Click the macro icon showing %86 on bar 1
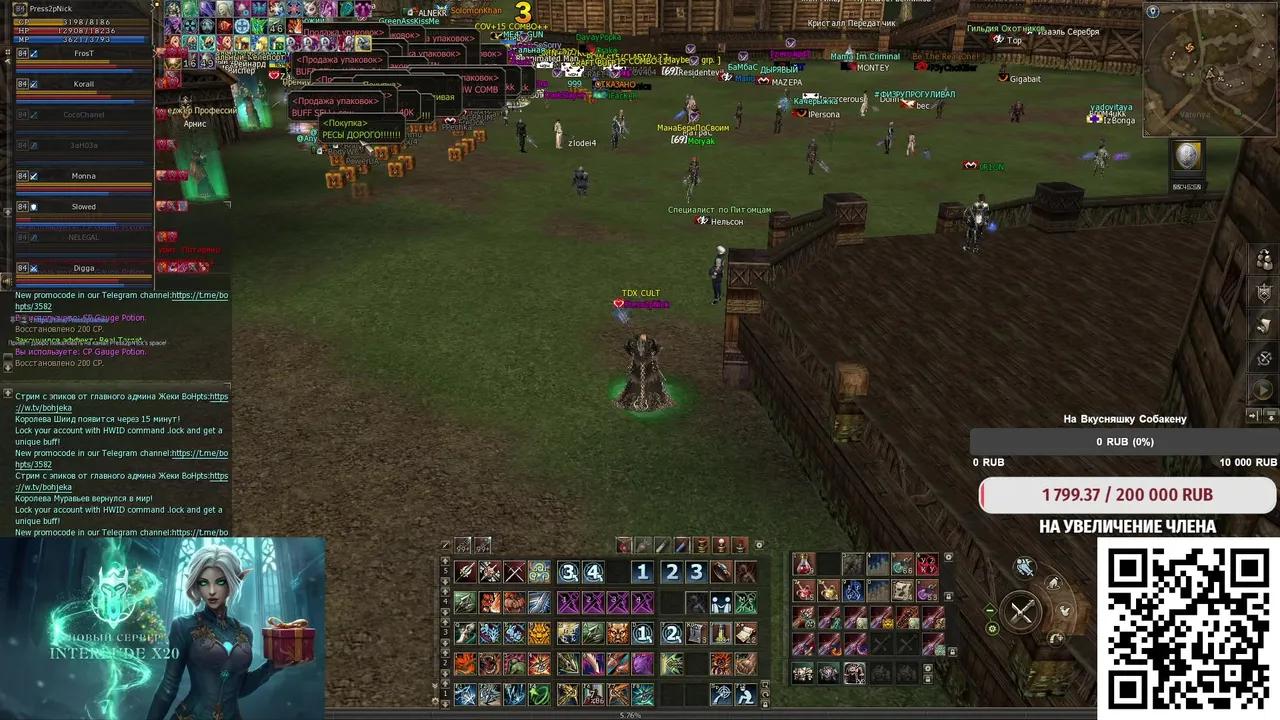This screenshot has height=720, width=1280. [x=593, y=696]
